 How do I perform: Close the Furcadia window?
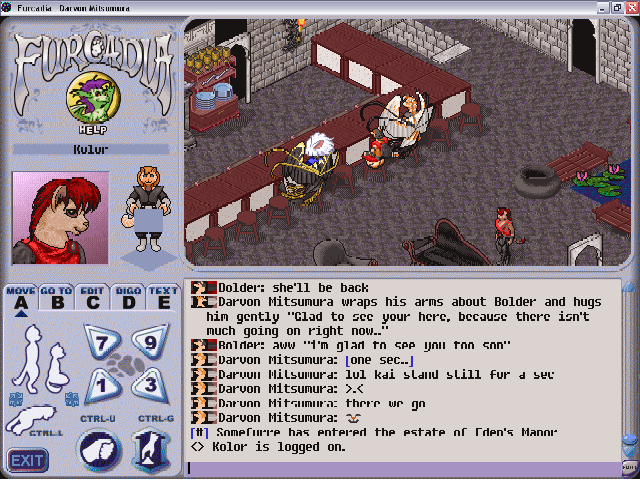[x=628, y=9]
